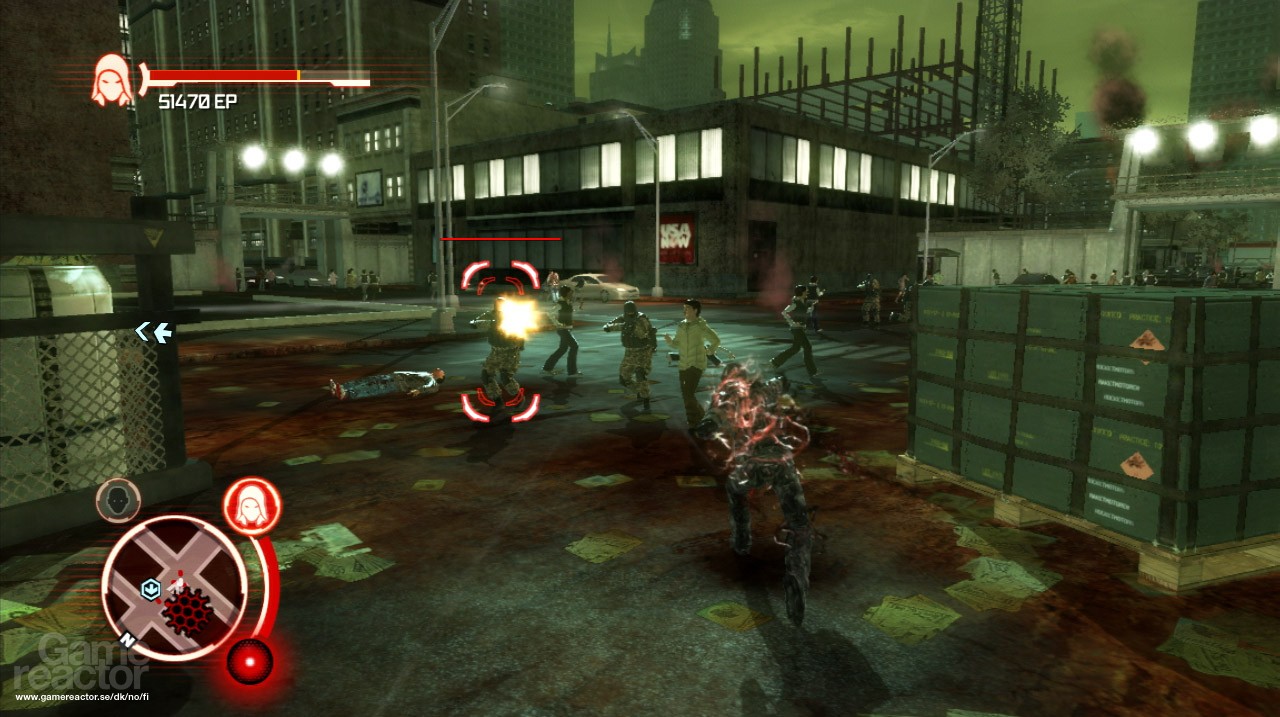Click the hooded portrait beside the health bar
The height and width of the screenshot is (717, 1280).
[x=112, y=80]
